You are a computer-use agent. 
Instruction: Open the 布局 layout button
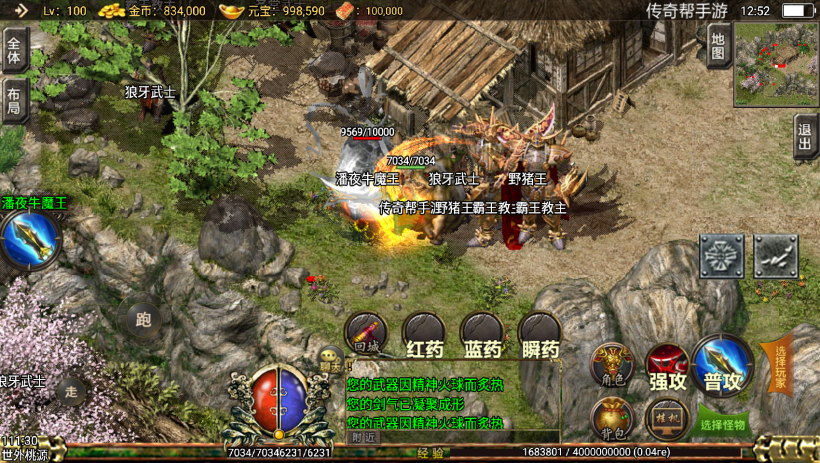click(x=14, y=101)
